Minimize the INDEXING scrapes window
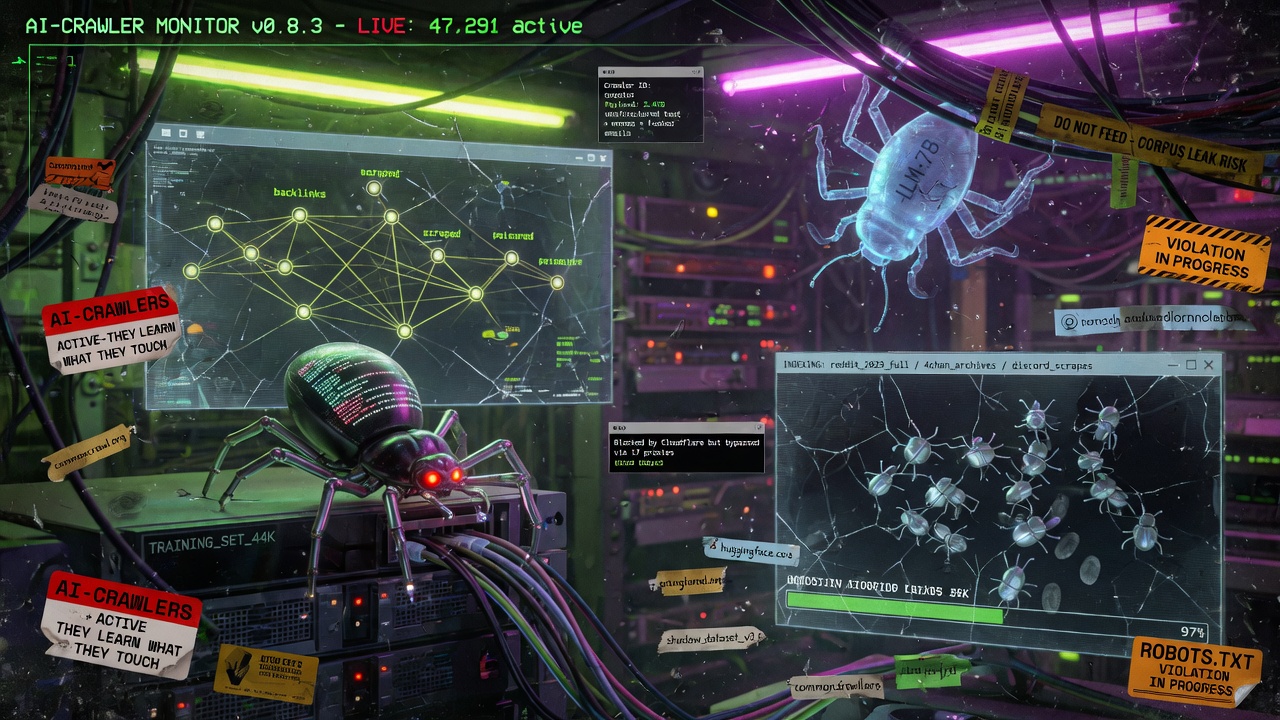This screenshot has width=1280, height=720. coord(1173,366)
